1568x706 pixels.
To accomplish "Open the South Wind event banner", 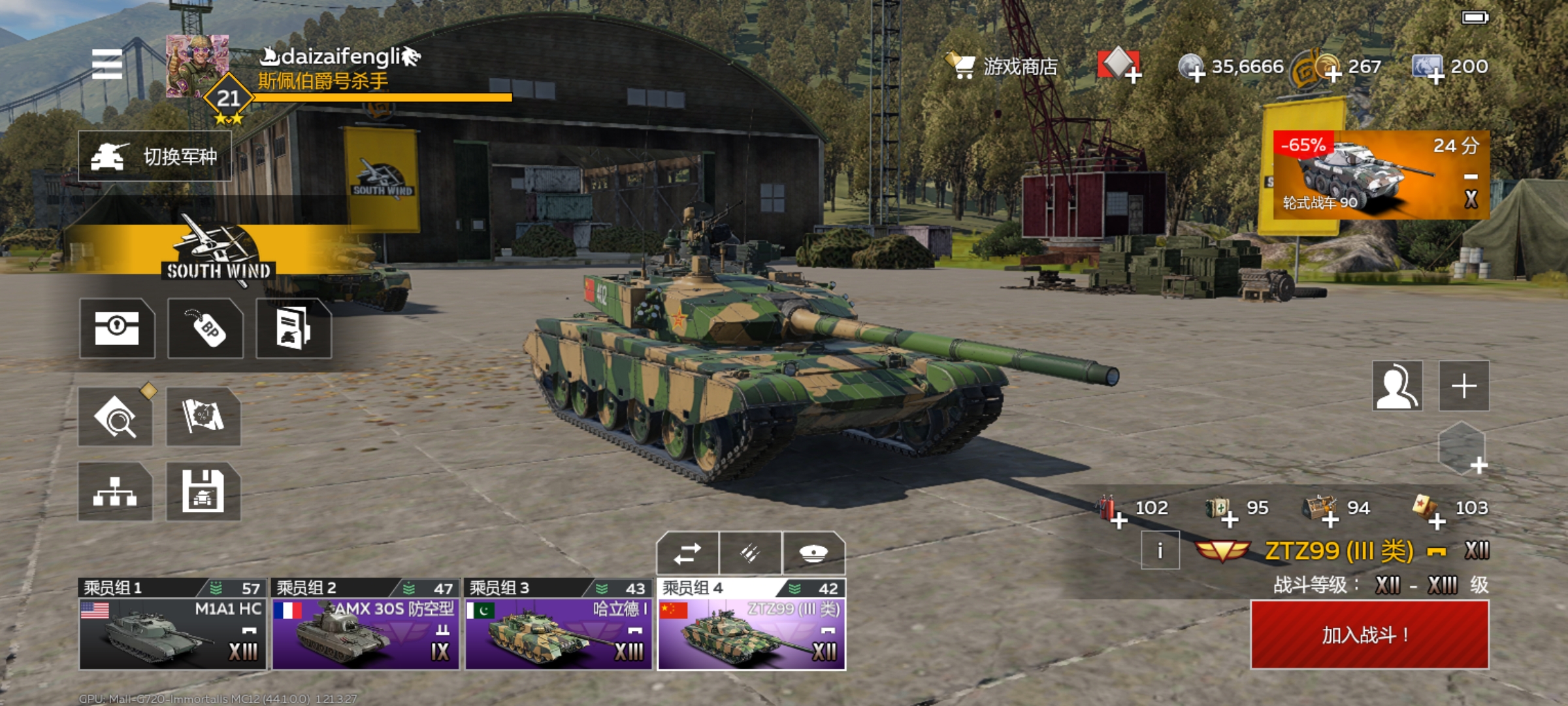I will click(218, 252).
